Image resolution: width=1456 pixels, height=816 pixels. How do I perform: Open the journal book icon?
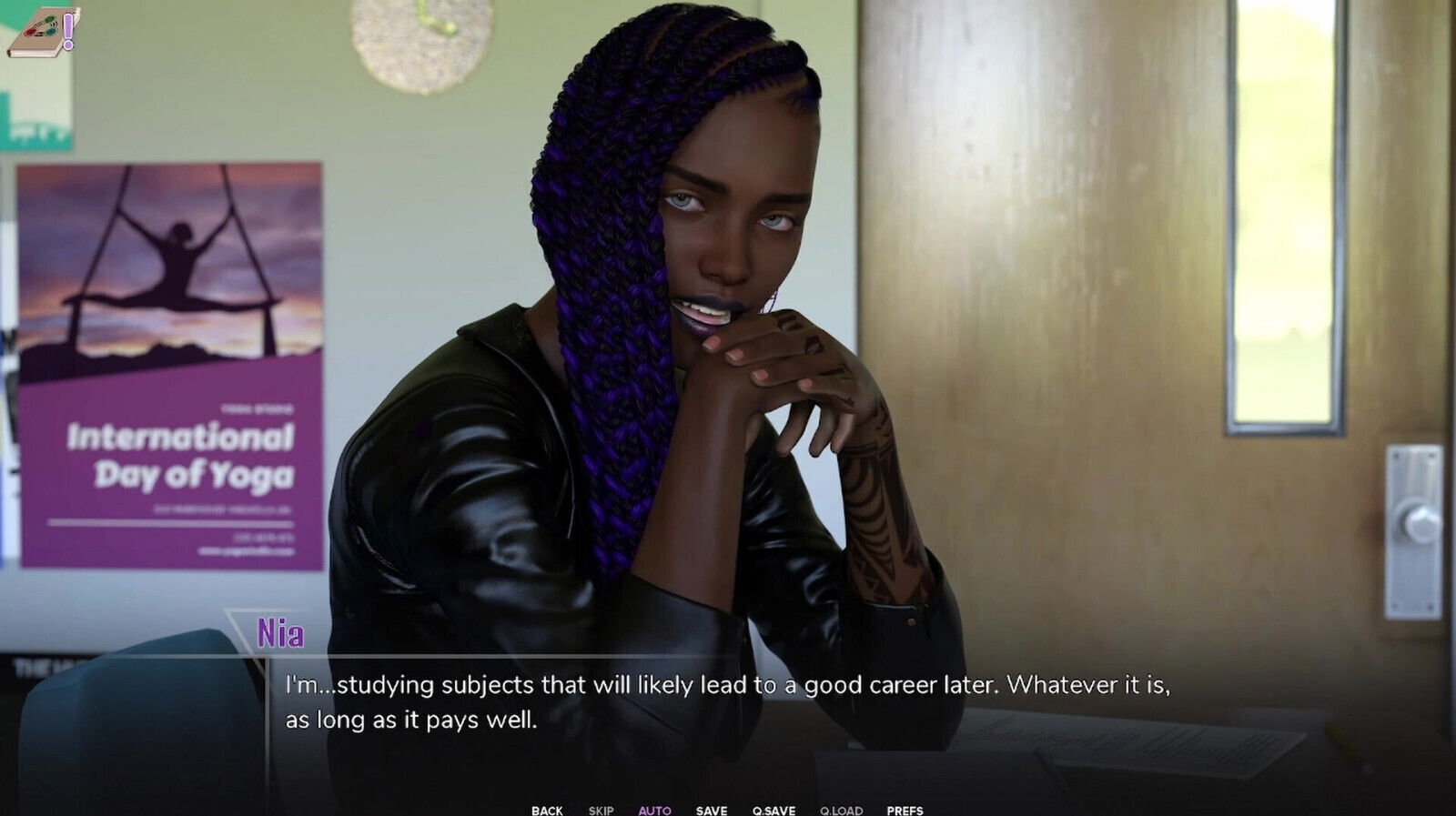coord(43,33)
